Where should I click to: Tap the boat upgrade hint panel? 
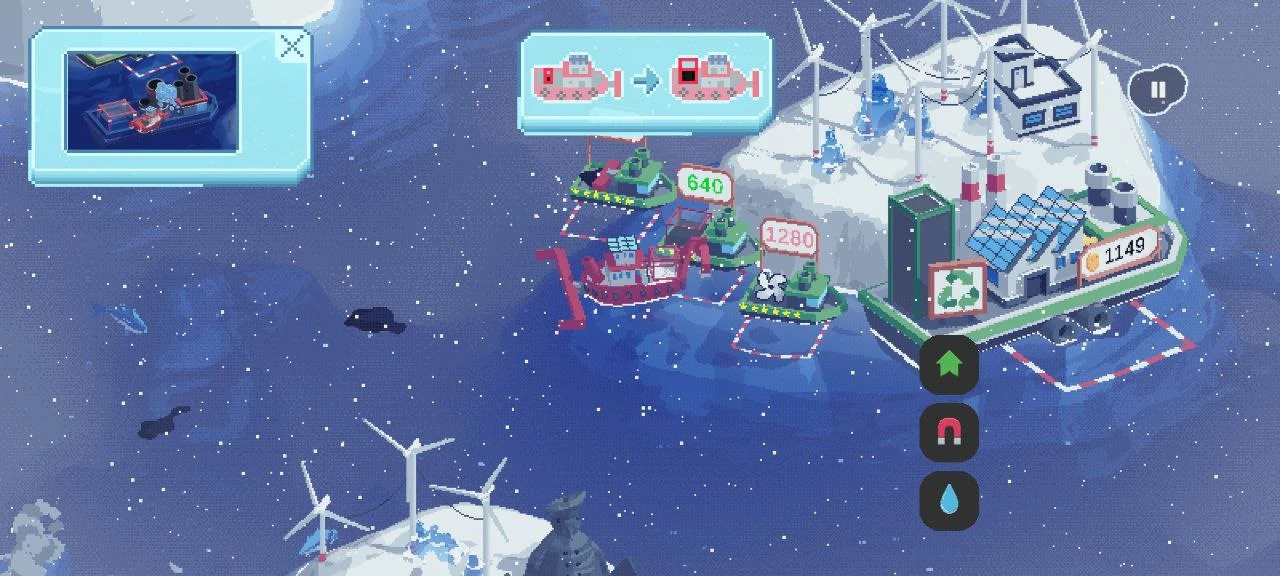[646, 80]
